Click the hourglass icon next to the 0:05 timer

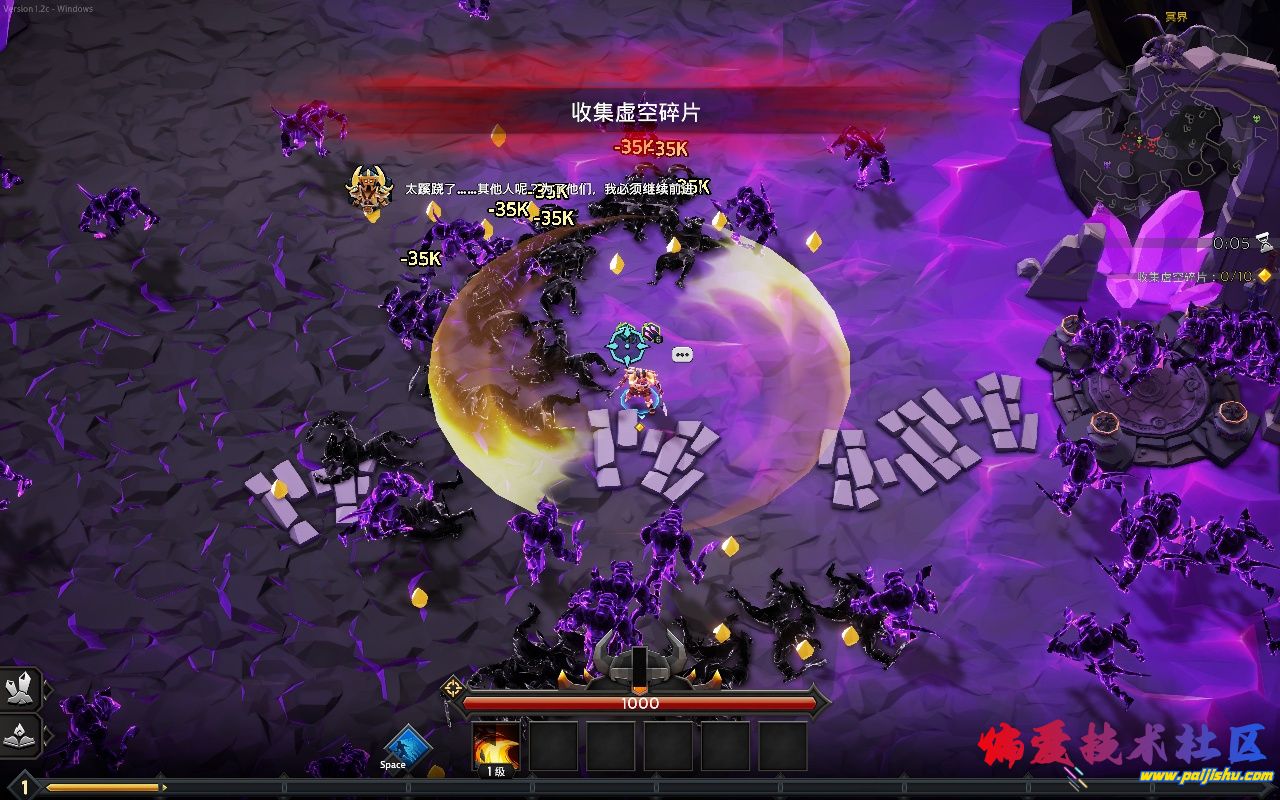click(x=1265, y=242)
